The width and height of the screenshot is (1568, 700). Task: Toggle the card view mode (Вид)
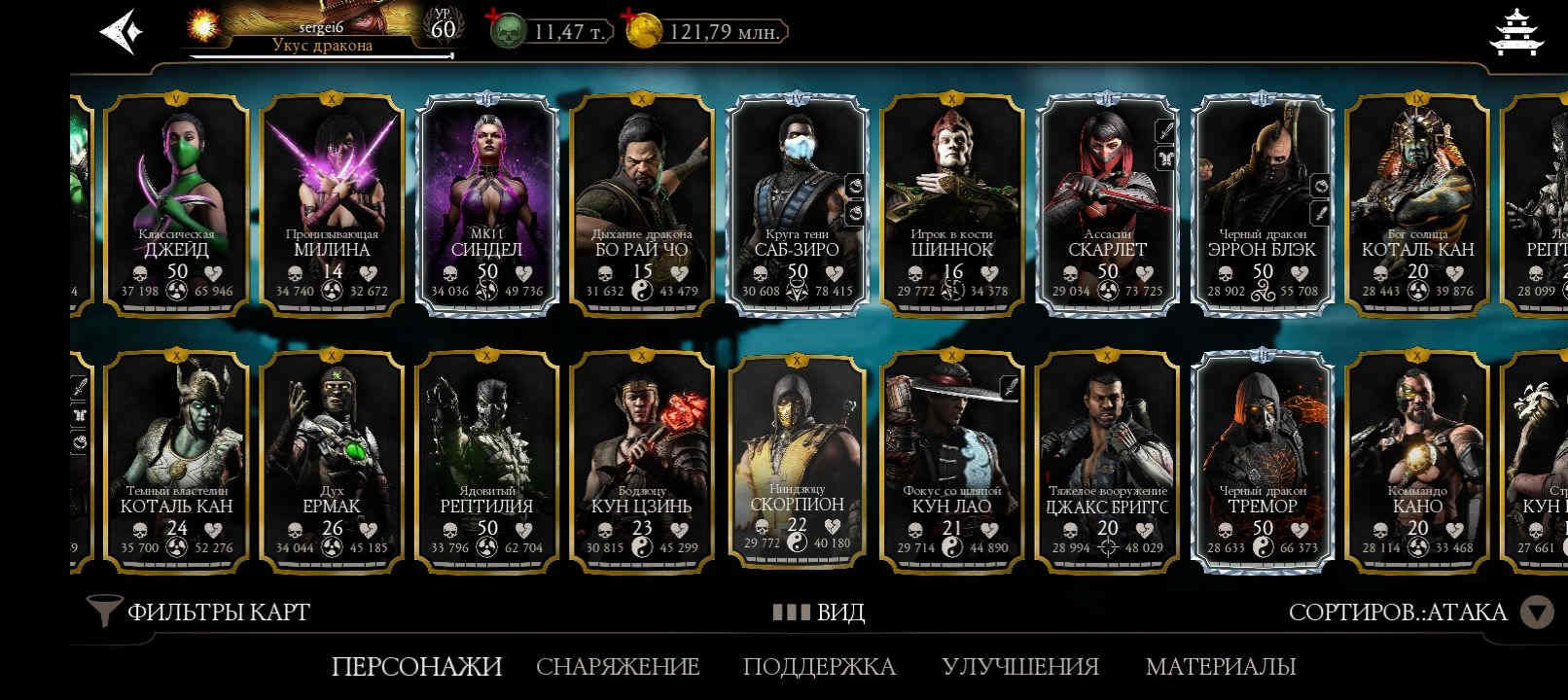pos(819,612)
